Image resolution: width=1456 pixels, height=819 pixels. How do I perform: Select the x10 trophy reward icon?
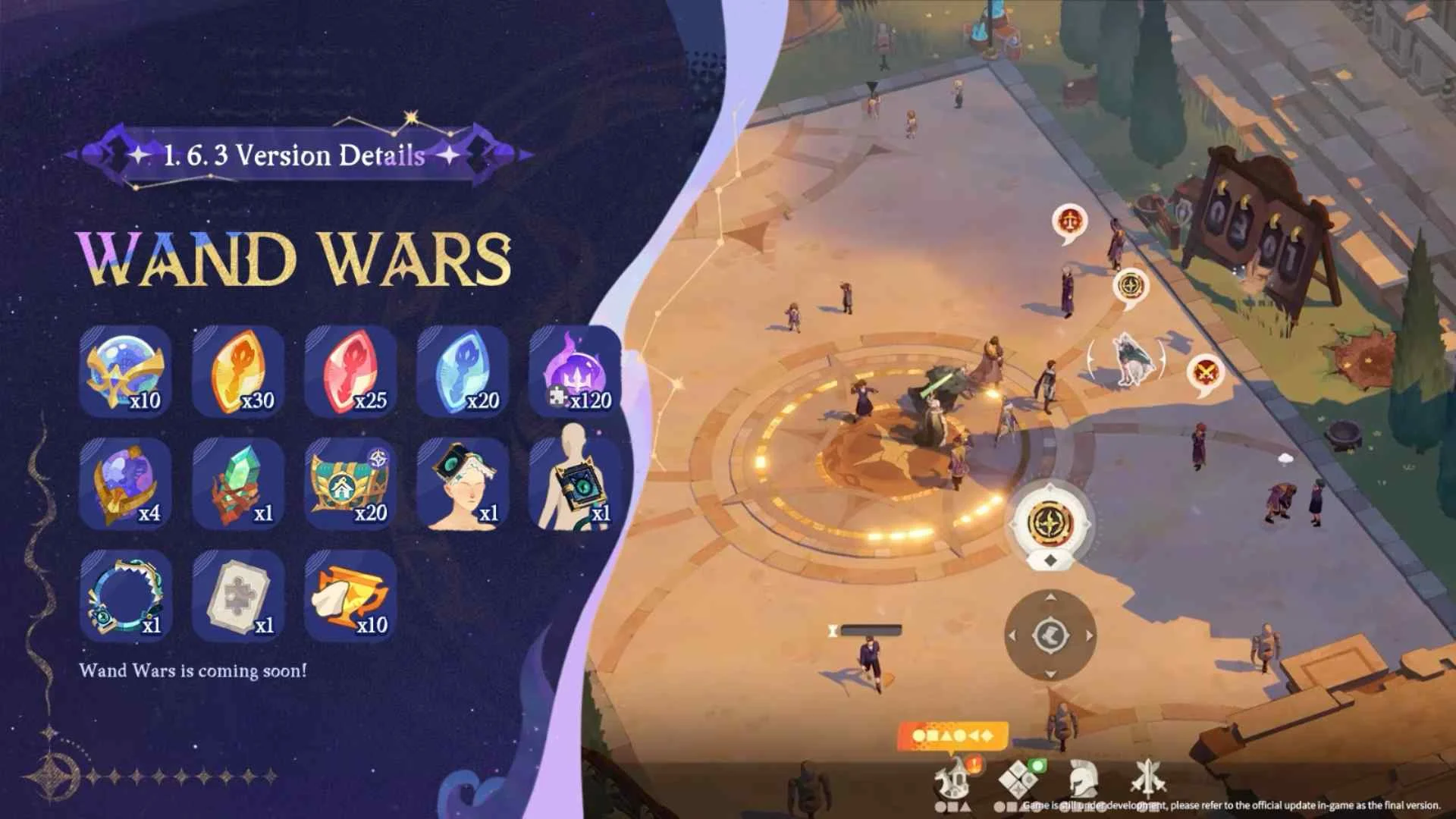350,599
